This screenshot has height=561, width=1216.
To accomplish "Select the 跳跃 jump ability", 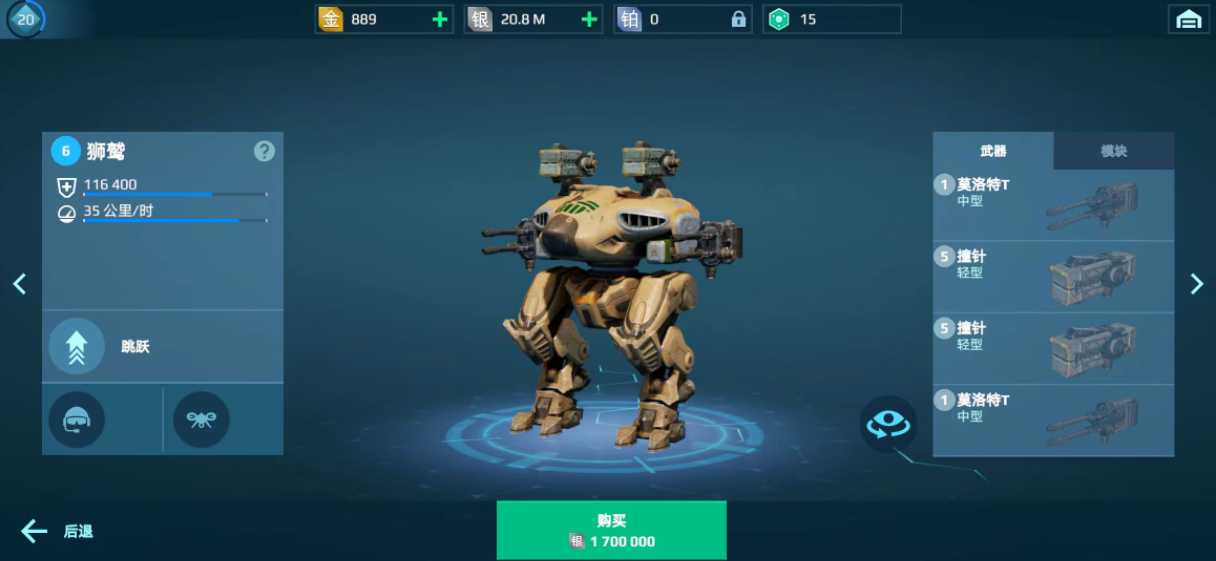I will click(x=77, y=346).
